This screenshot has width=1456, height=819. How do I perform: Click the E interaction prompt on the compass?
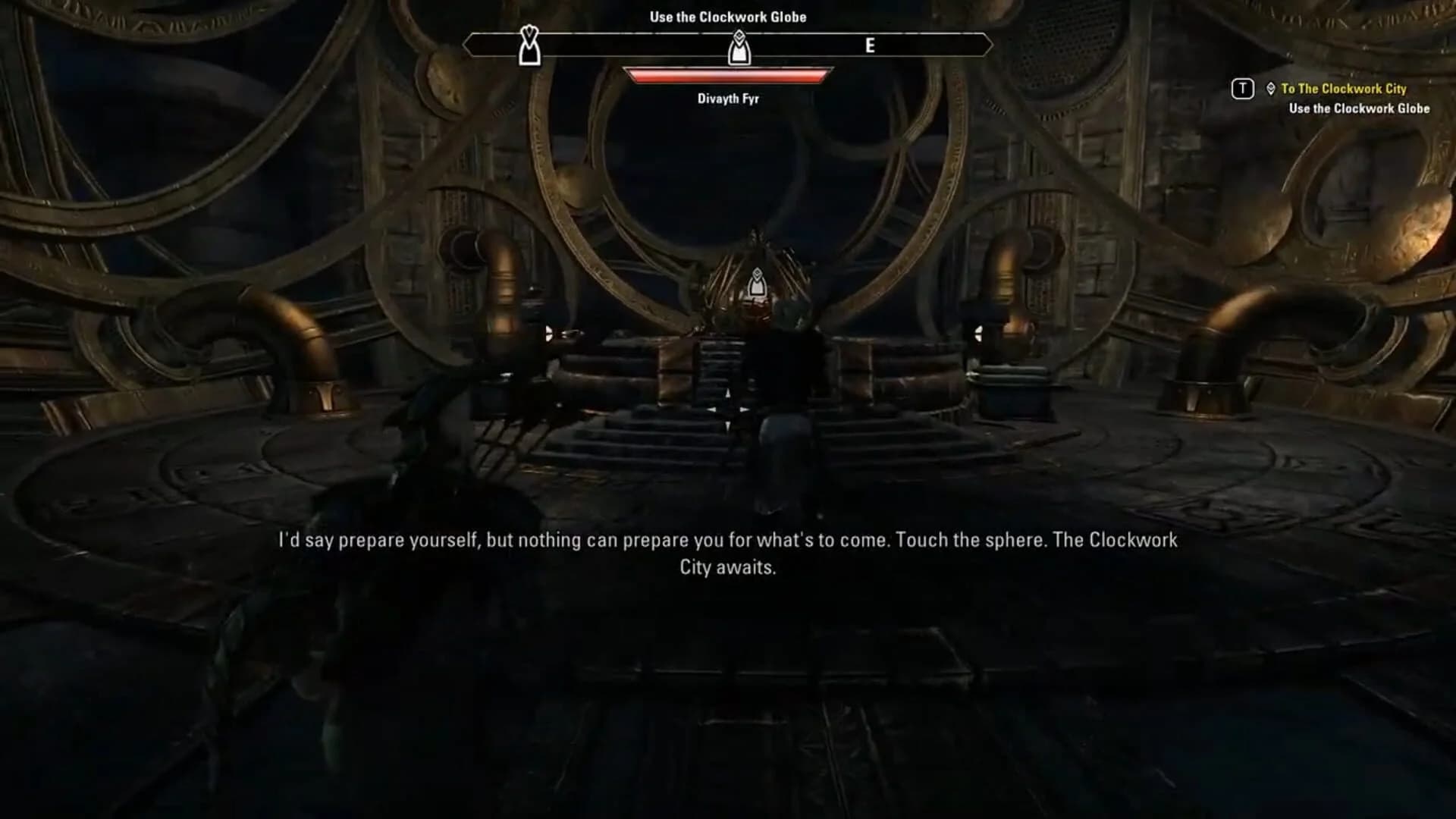click(x=871, y=45)
